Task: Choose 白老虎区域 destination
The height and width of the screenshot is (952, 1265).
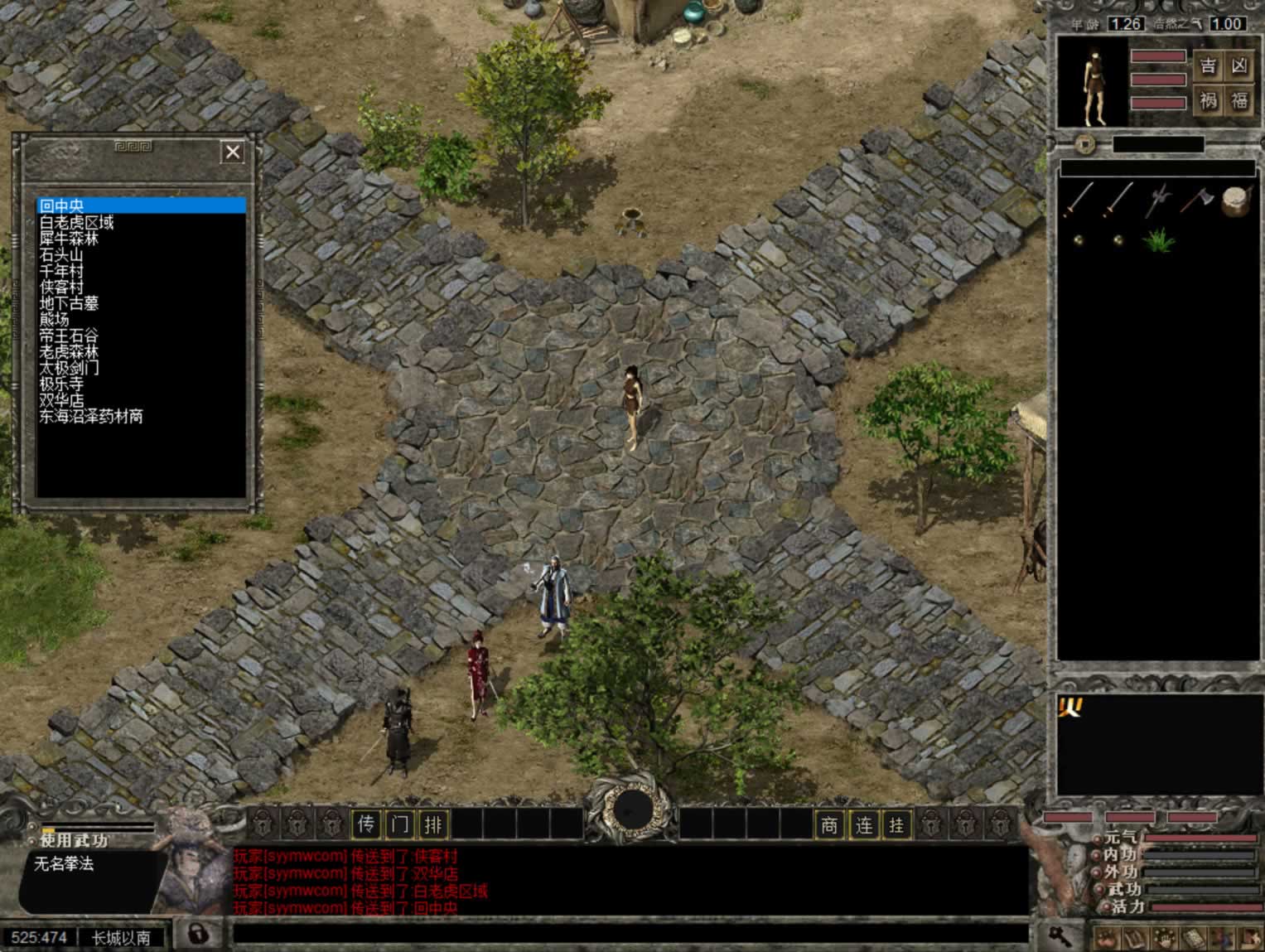Action: pyautogui.click(x=76, y=222)
